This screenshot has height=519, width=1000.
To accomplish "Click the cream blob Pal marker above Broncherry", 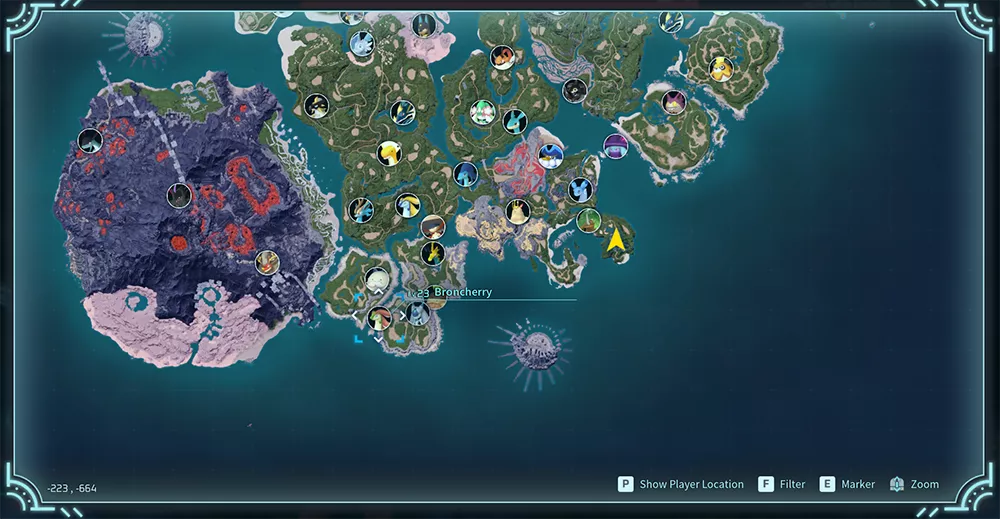I will coord(377,280).
